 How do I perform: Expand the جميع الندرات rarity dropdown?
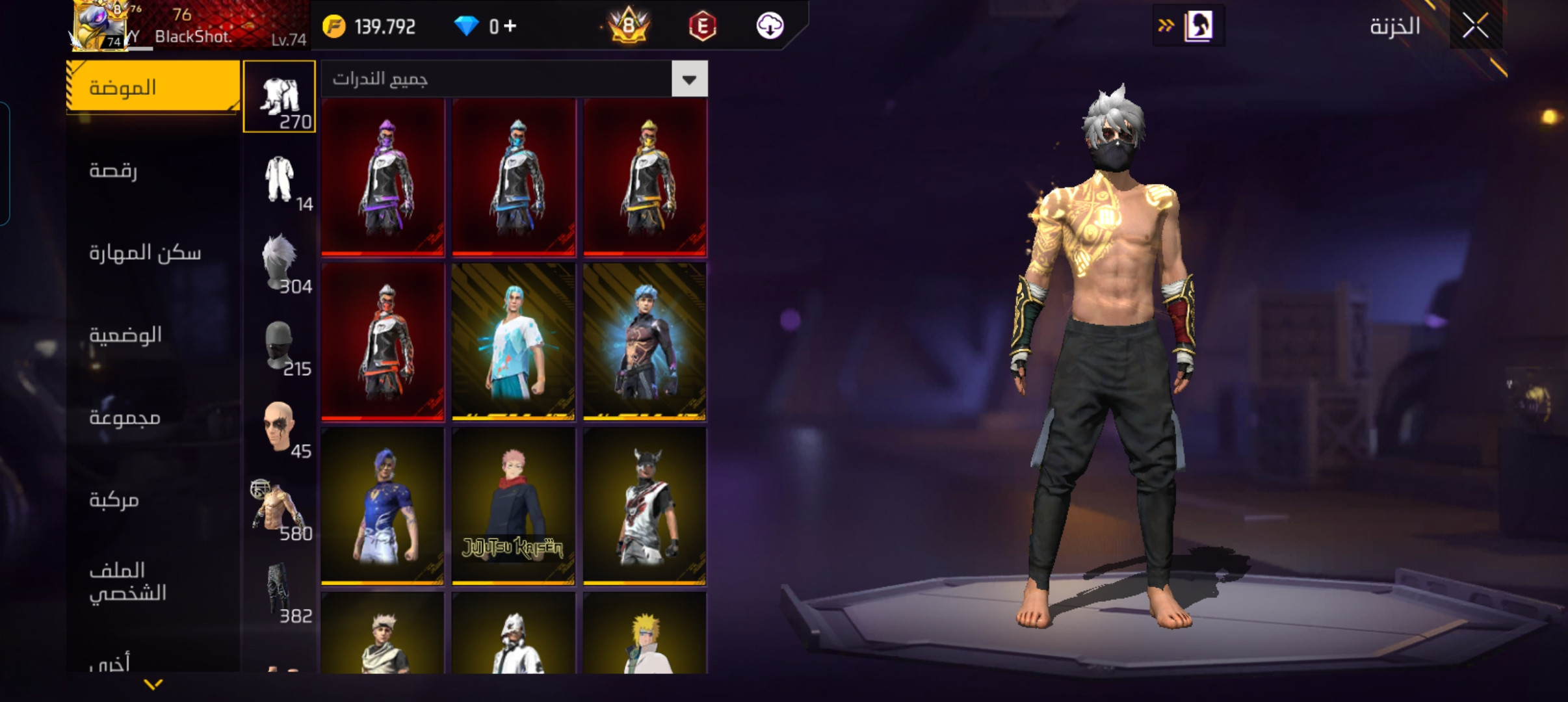(x=689, y=79)
